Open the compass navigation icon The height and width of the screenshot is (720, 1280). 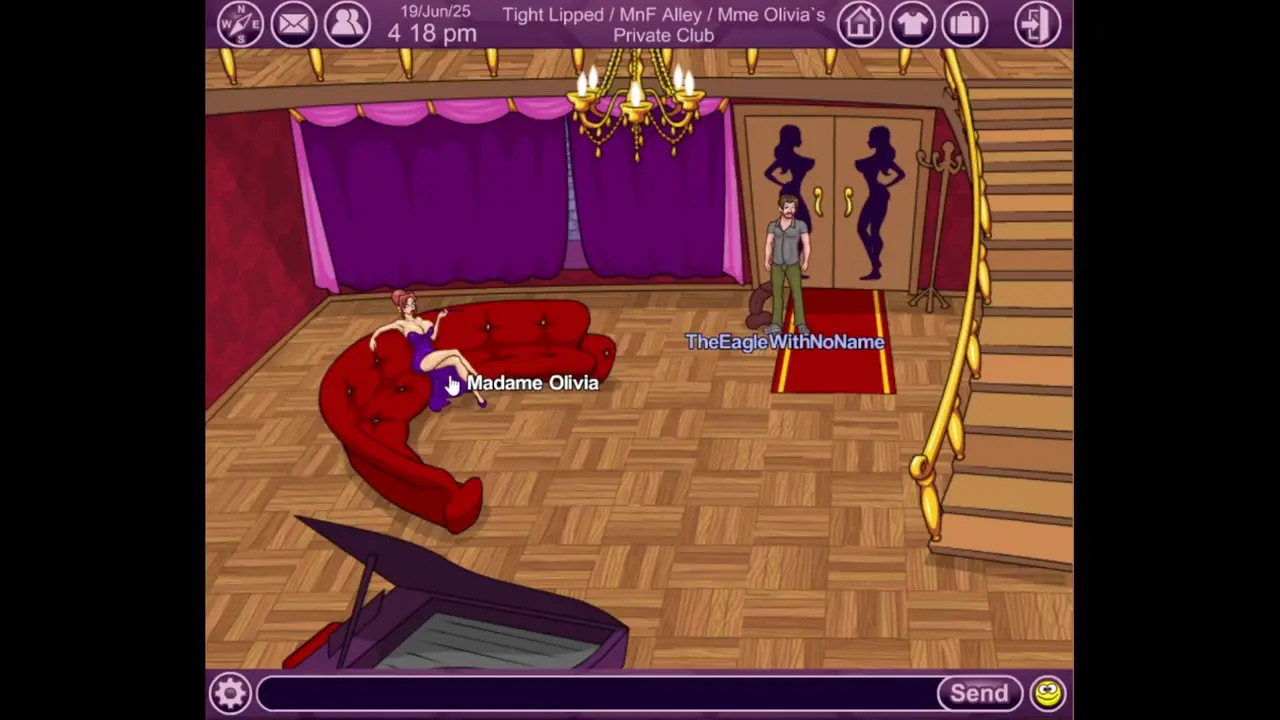[240, 24]
